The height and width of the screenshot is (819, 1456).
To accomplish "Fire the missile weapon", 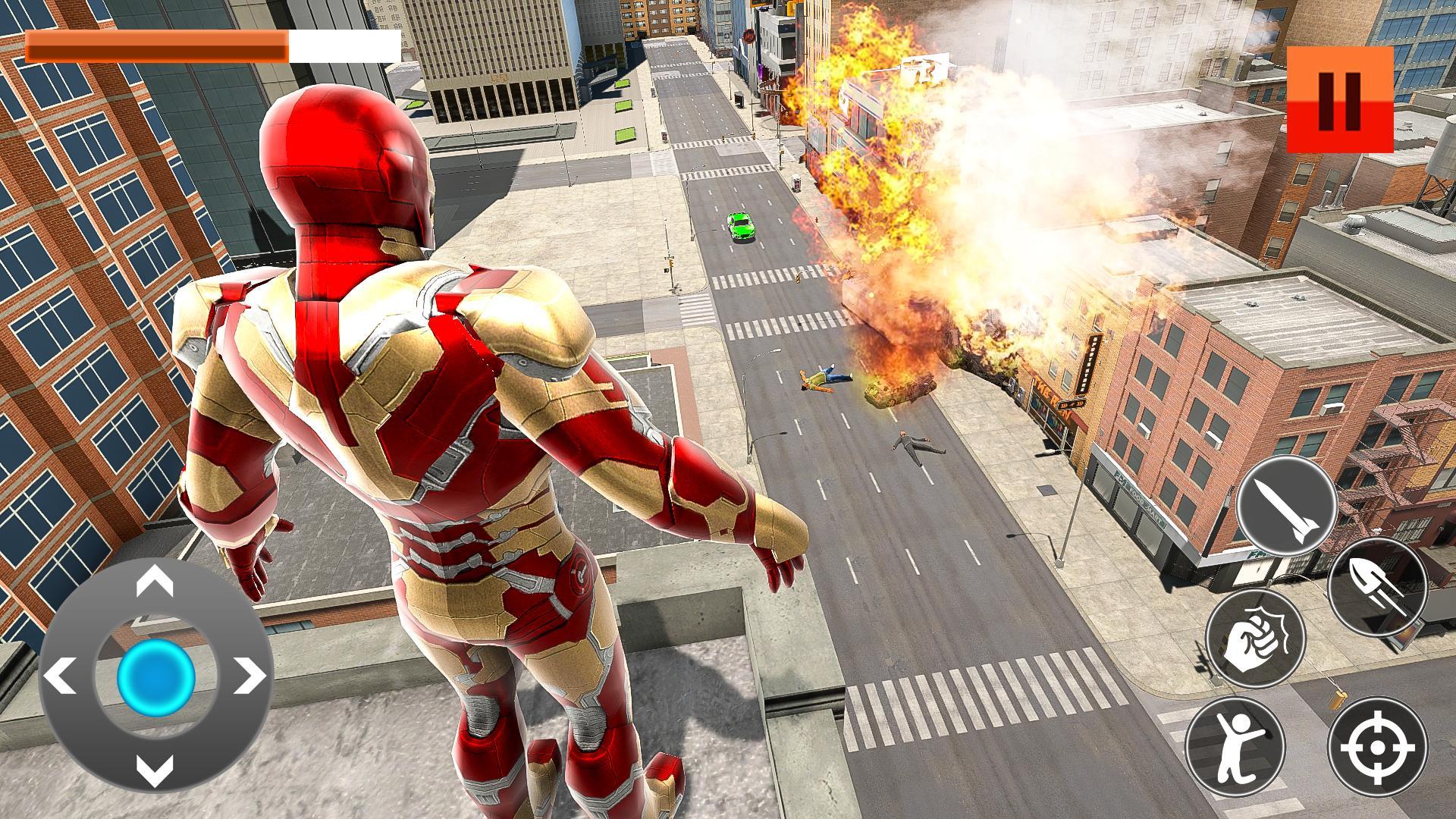I will (1286, 505).
